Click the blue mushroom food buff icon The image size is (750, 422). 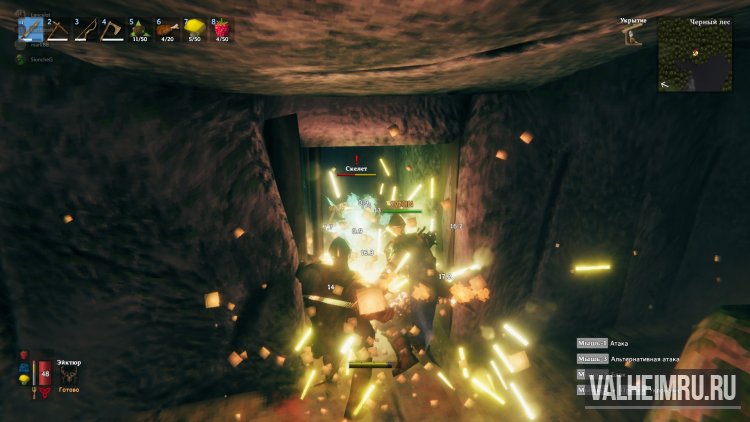(x=23, y=367)
